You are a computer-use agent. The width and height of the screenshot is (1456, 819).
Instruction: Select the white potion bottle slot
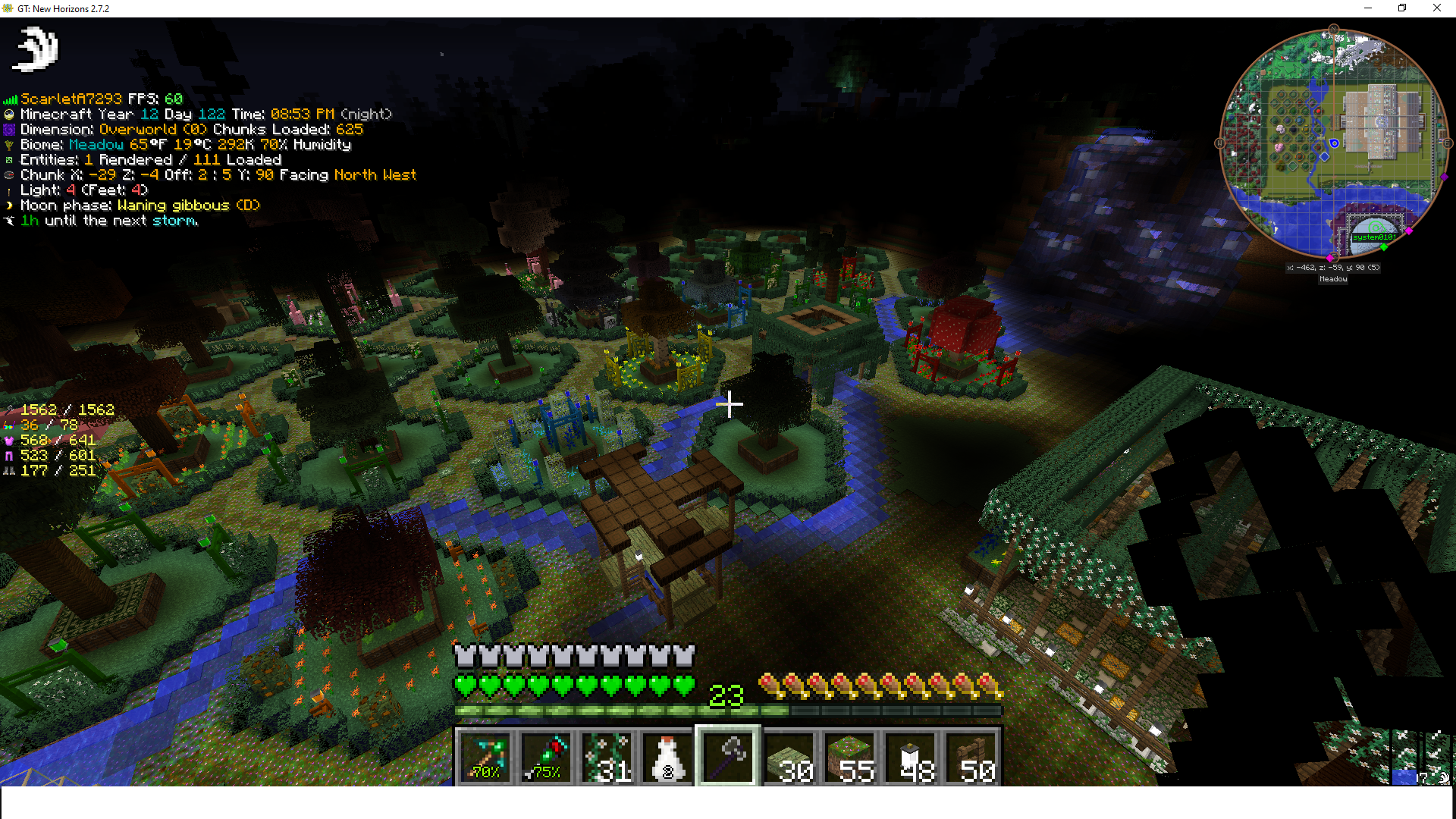click(667, 757)
